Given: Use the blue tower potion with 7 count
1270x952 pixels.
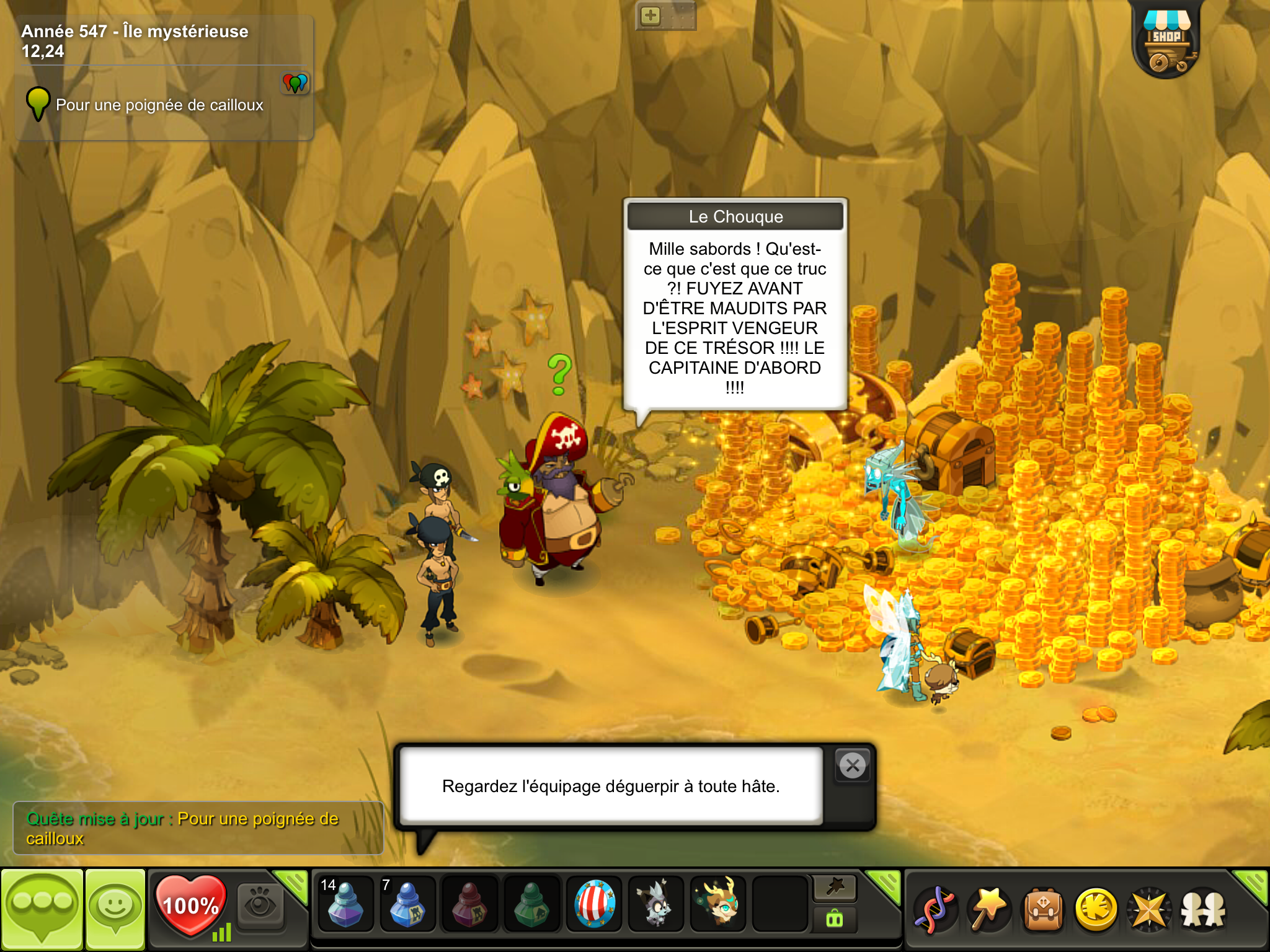Looking at the screenshot, I should point(407,905).
